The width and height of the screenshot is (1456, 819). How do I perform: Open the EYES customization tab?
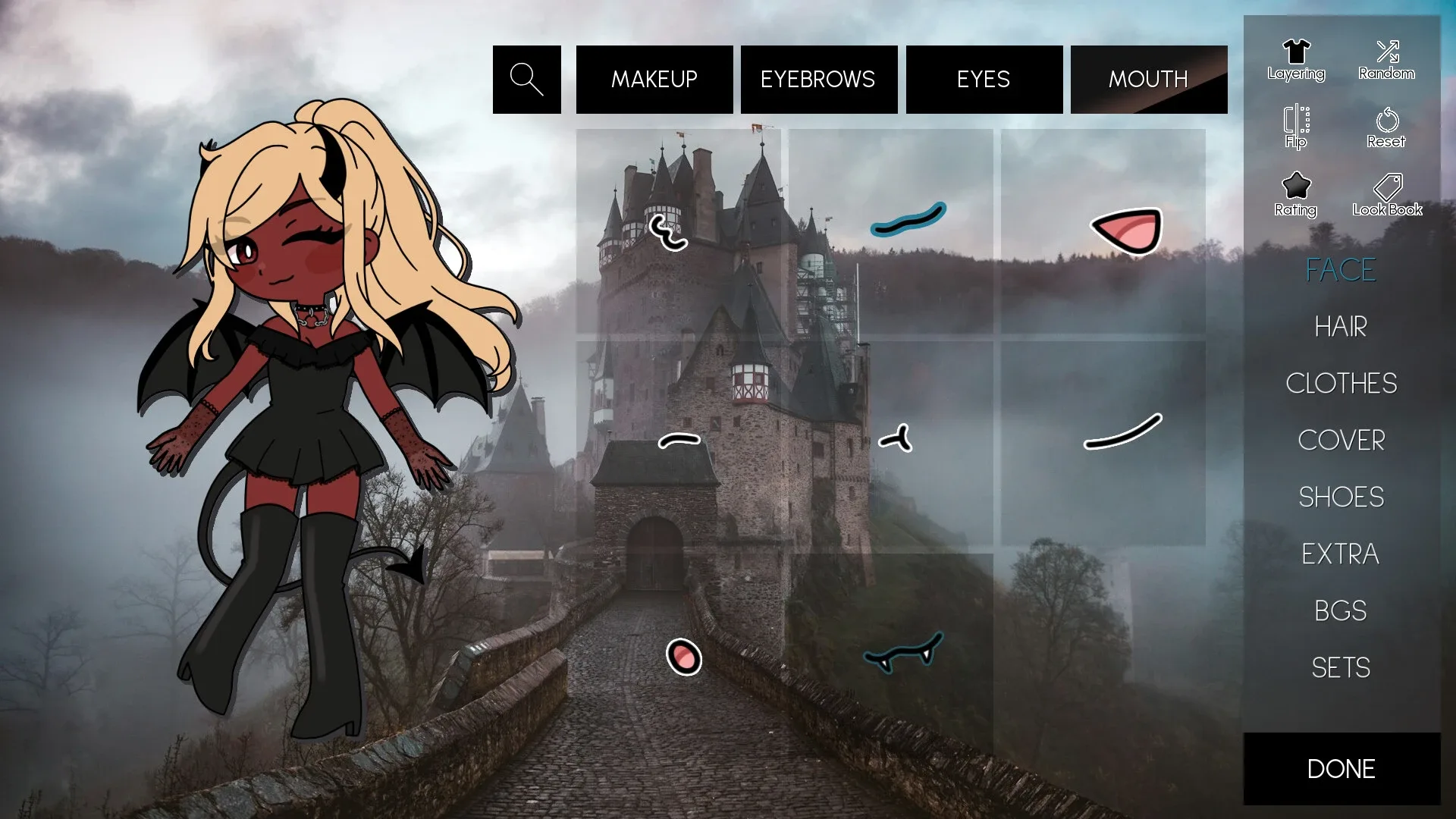click(984, 79)
